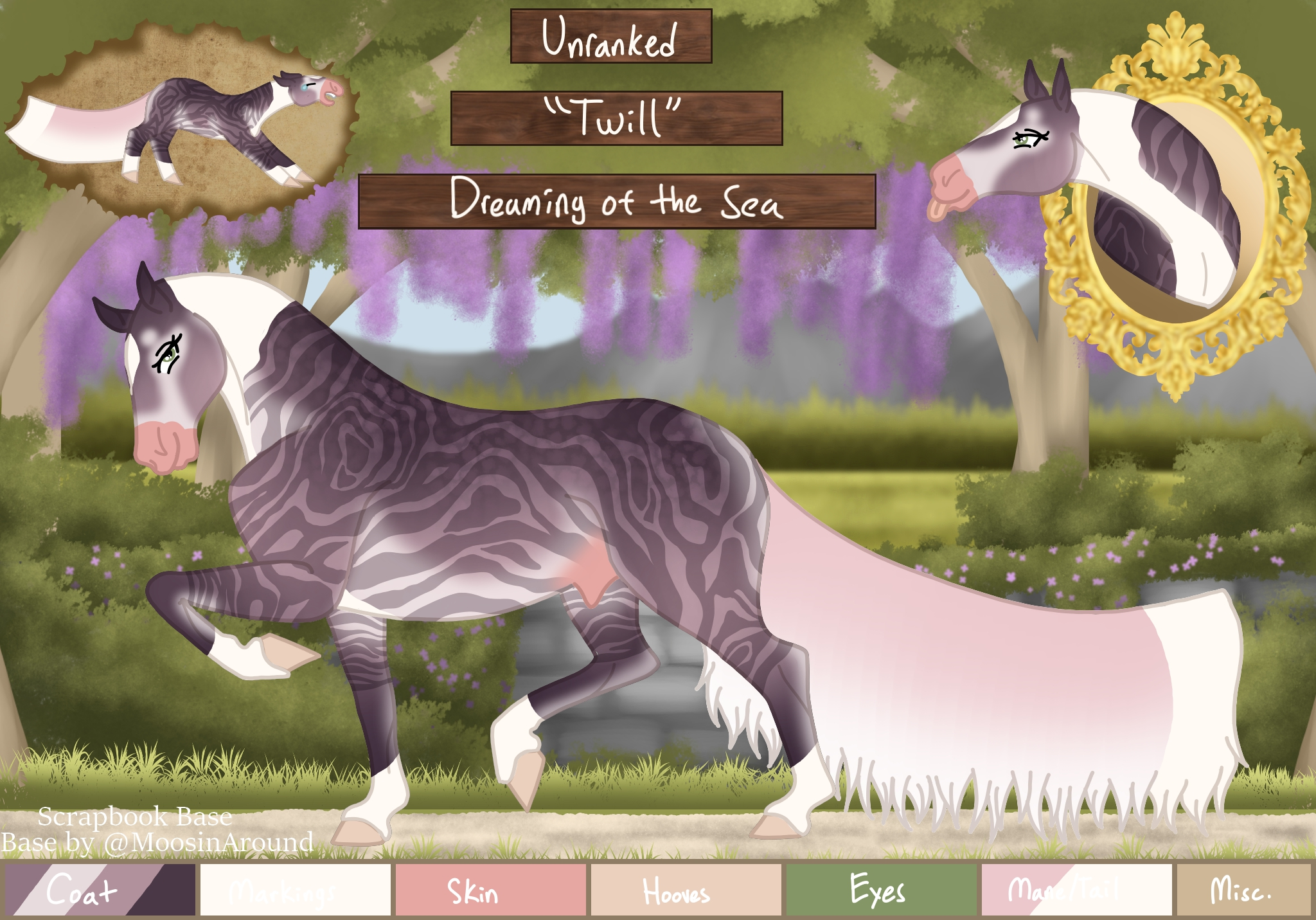This screenshot has width=1316, height=920.
Task: Pick the white Markings swatch
Action: [x=295, y=890]
